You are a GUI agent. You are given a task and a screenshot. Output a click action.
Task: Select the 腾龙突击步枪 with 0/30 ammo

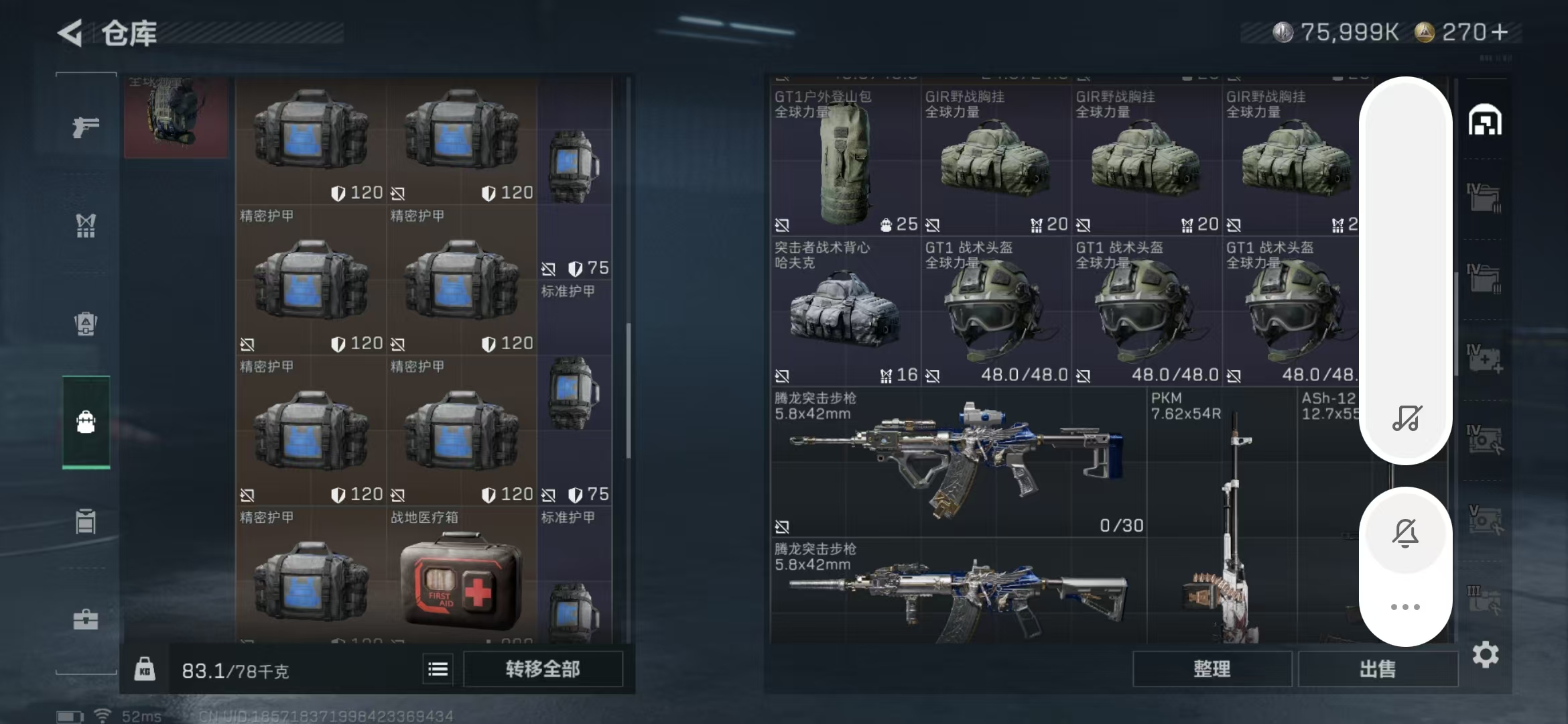click(958, 463)
